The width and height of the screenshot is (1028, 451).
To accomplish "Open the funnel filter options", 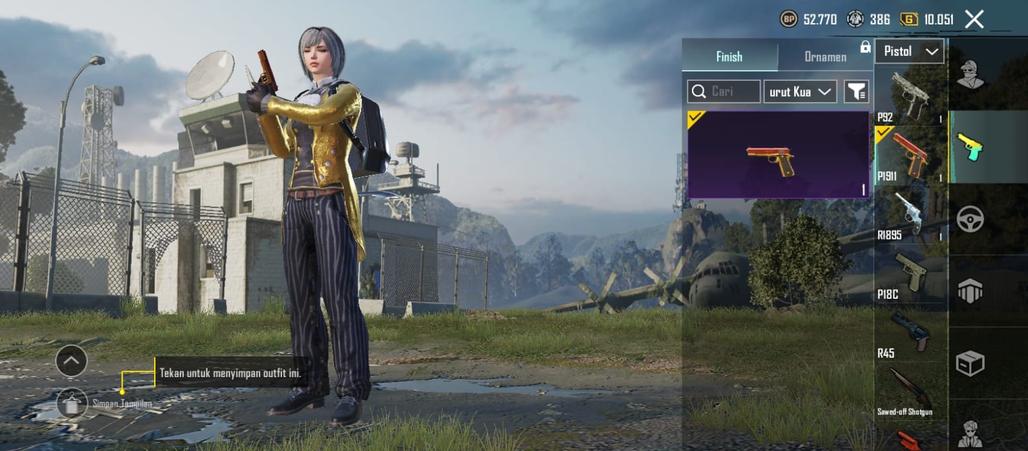I will pos(856,92).
